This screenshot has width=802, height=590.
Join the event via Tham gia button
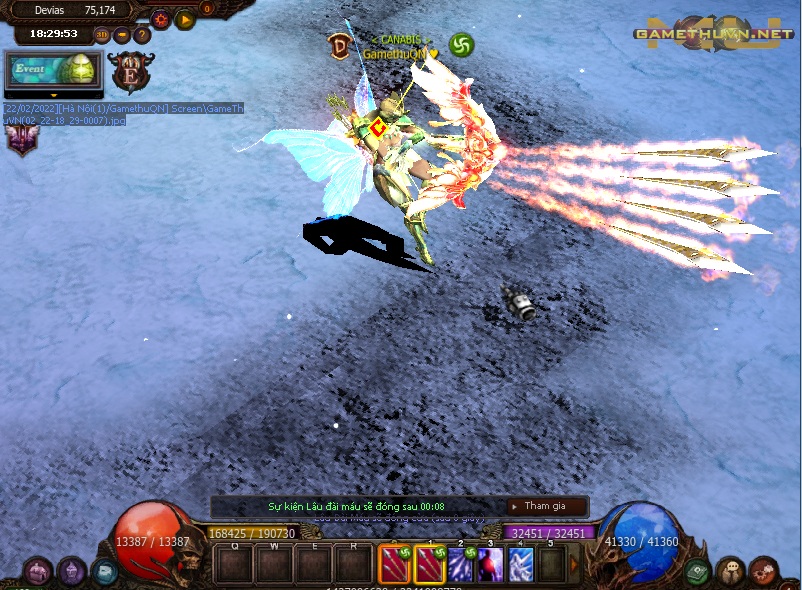[x=546, y=506]
